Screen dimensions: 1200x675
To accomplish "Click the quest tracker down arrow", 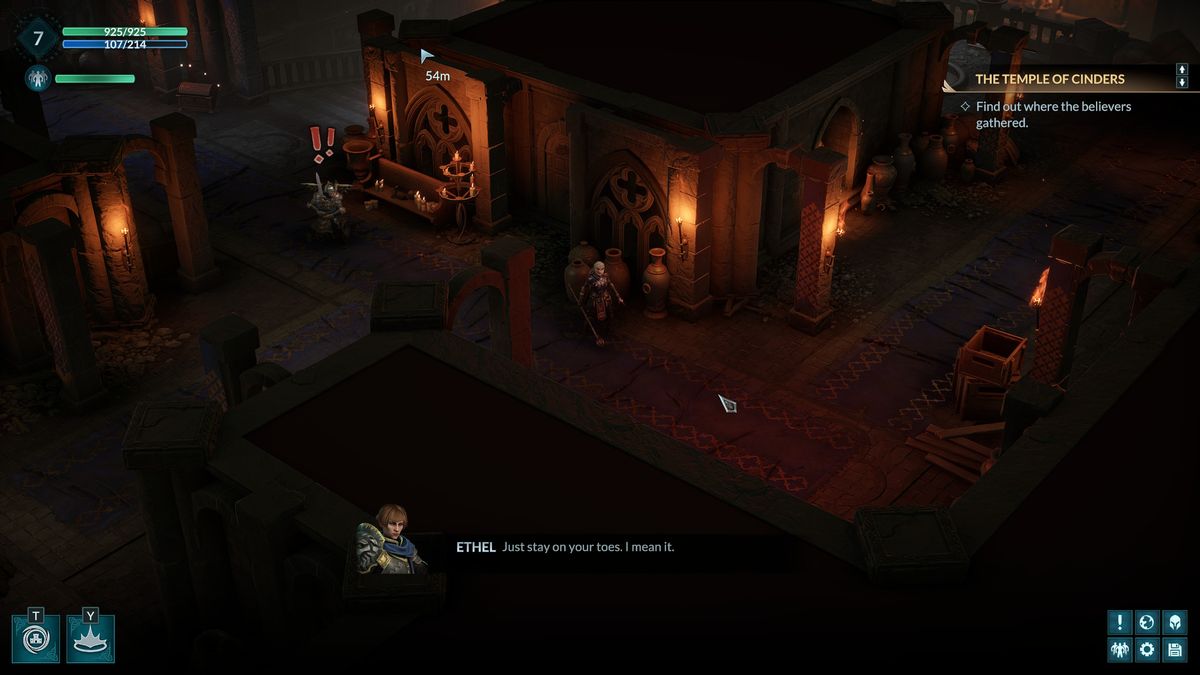I will (1182, 84).
